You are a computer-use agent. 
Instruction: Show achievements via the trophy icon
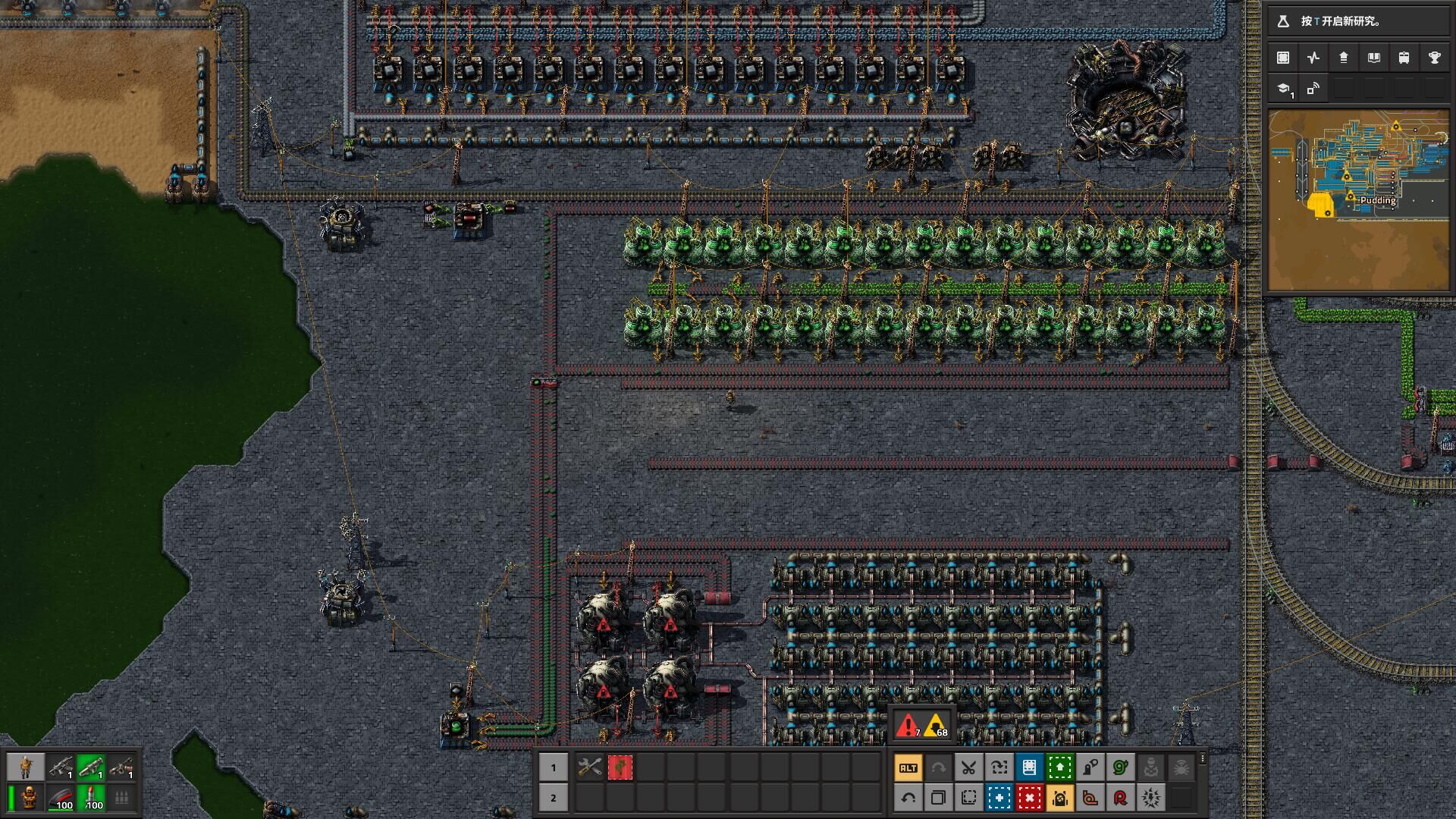coord(1434,58)
